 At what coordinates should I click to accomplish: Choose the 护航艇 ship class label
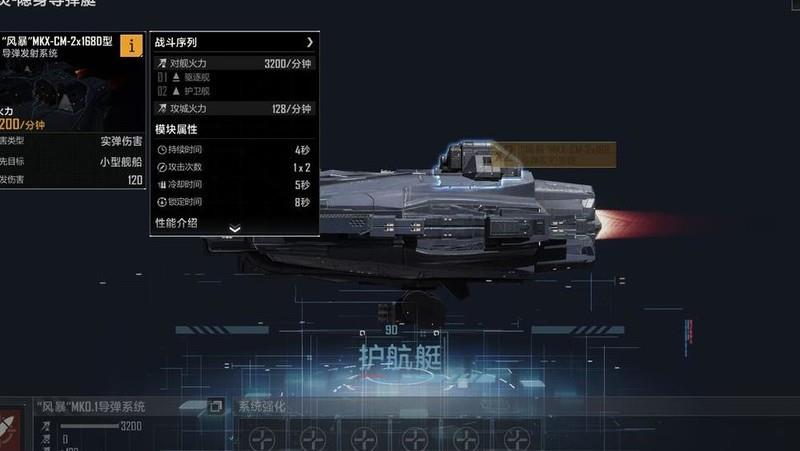400,355
